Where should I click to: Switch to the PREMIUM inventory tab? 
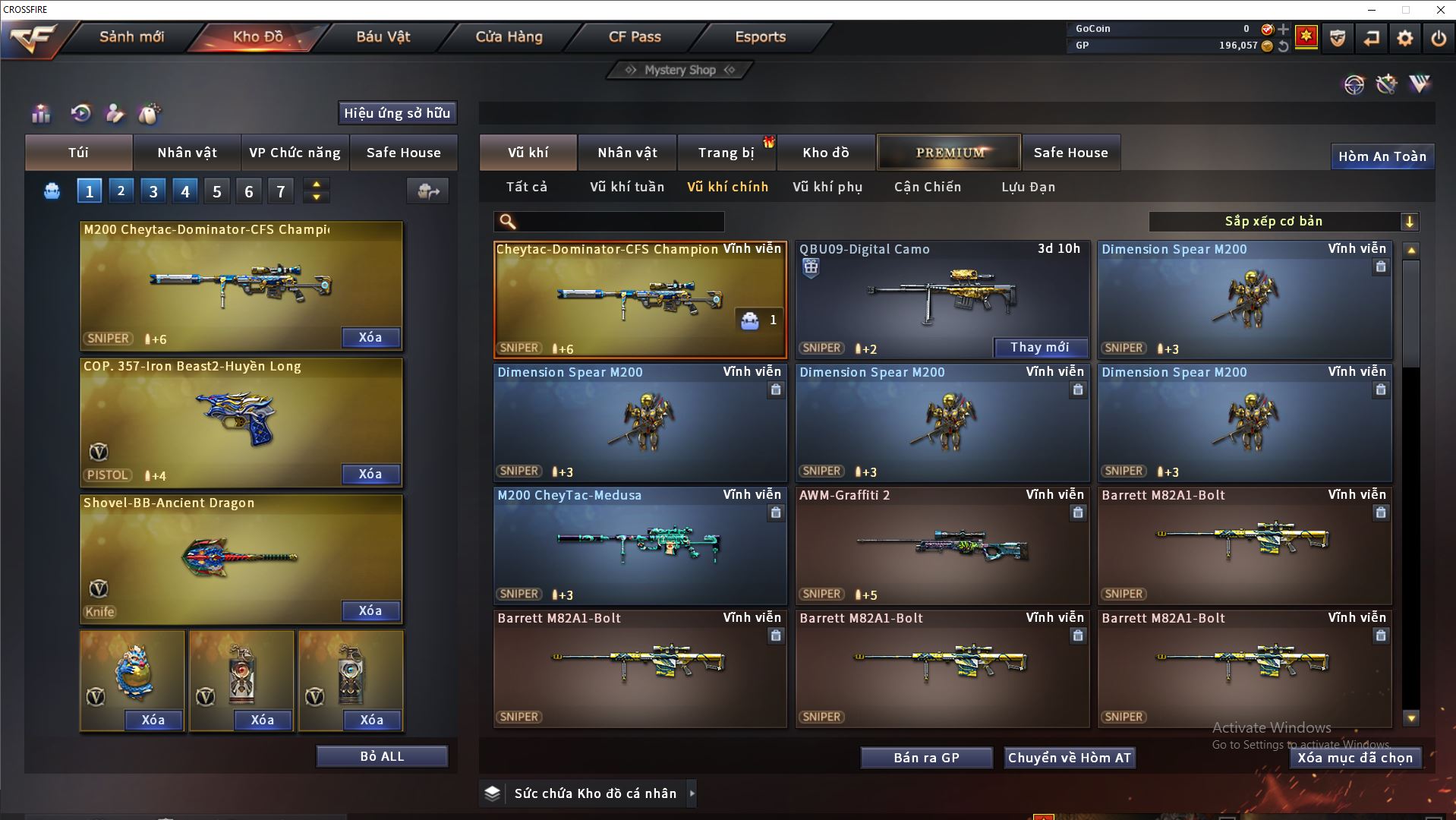point(949,153)
